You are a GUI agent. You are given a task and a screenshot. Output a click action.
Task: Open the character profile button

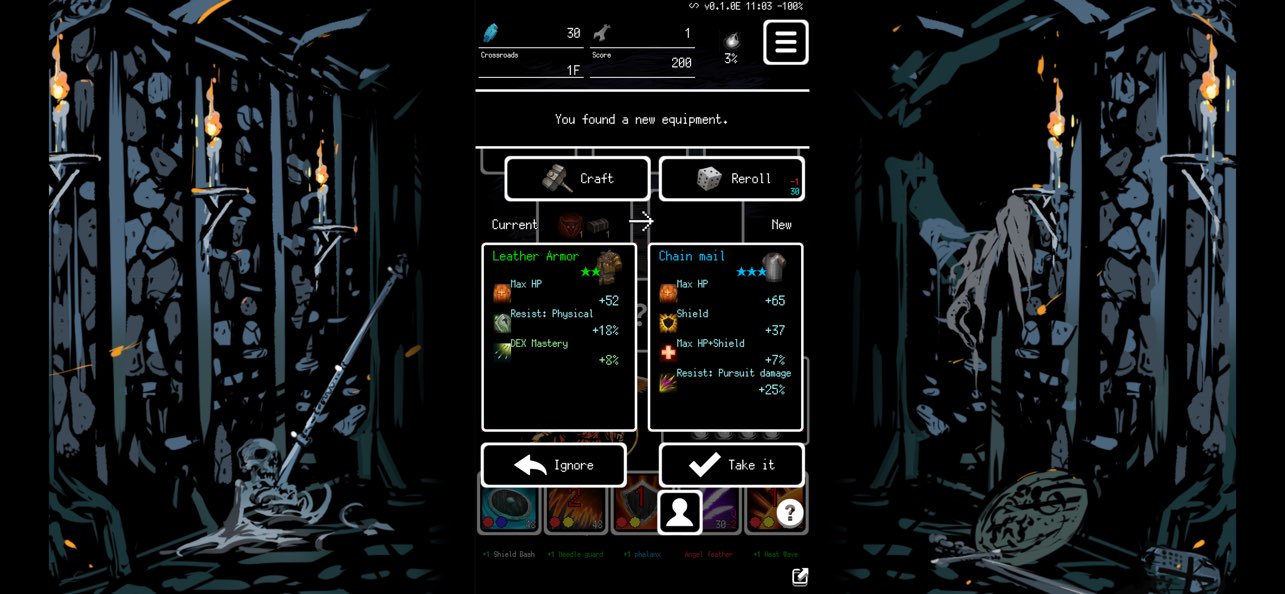(x=680, y=512)
